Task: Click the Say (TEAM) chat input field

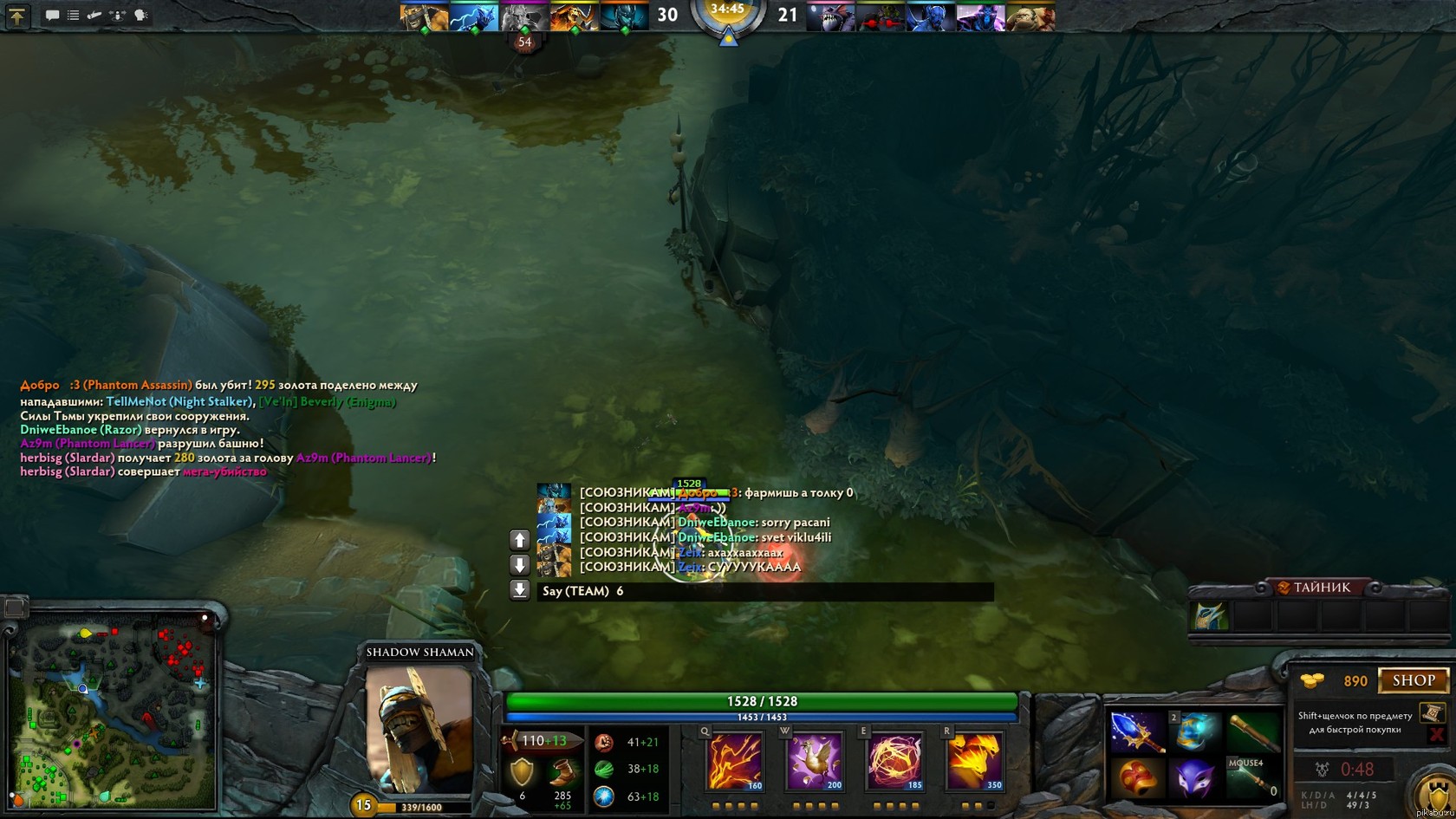Action: (763, 591)
